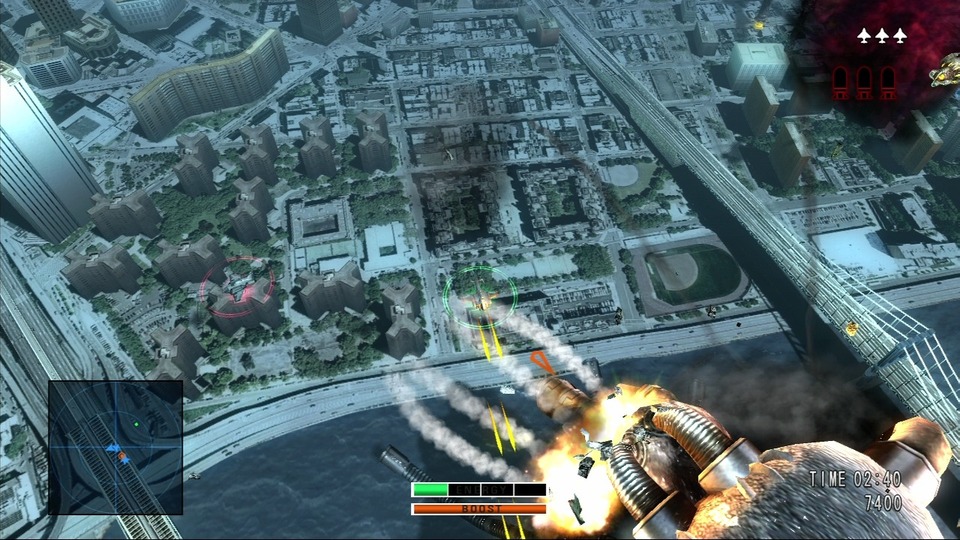The height and width of the screenshot is (540, 960).
Task: Click the radar minimap
Action: tap(115, 447)
